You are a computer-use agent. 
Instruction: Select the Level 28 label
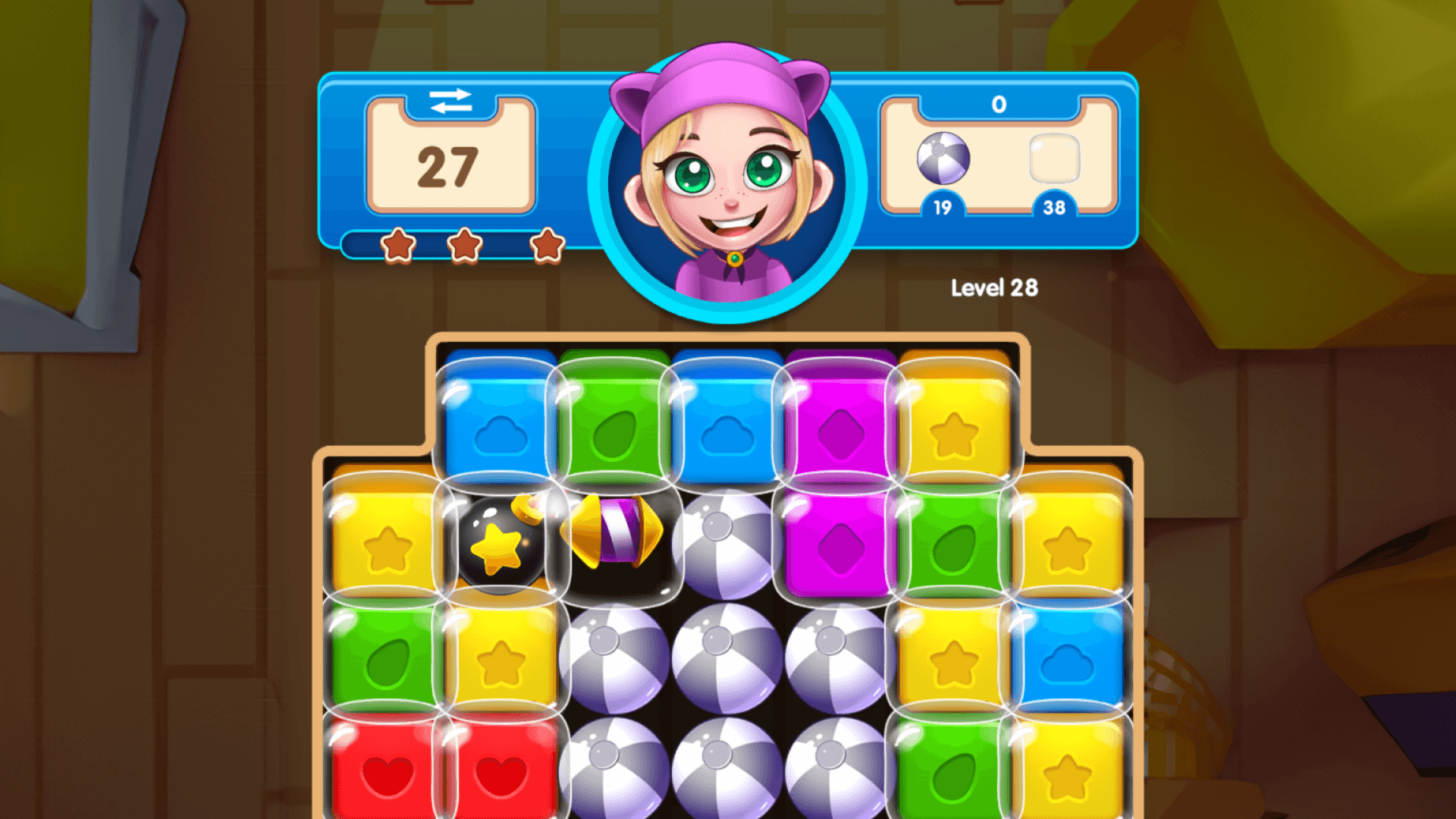click(996, 288)
